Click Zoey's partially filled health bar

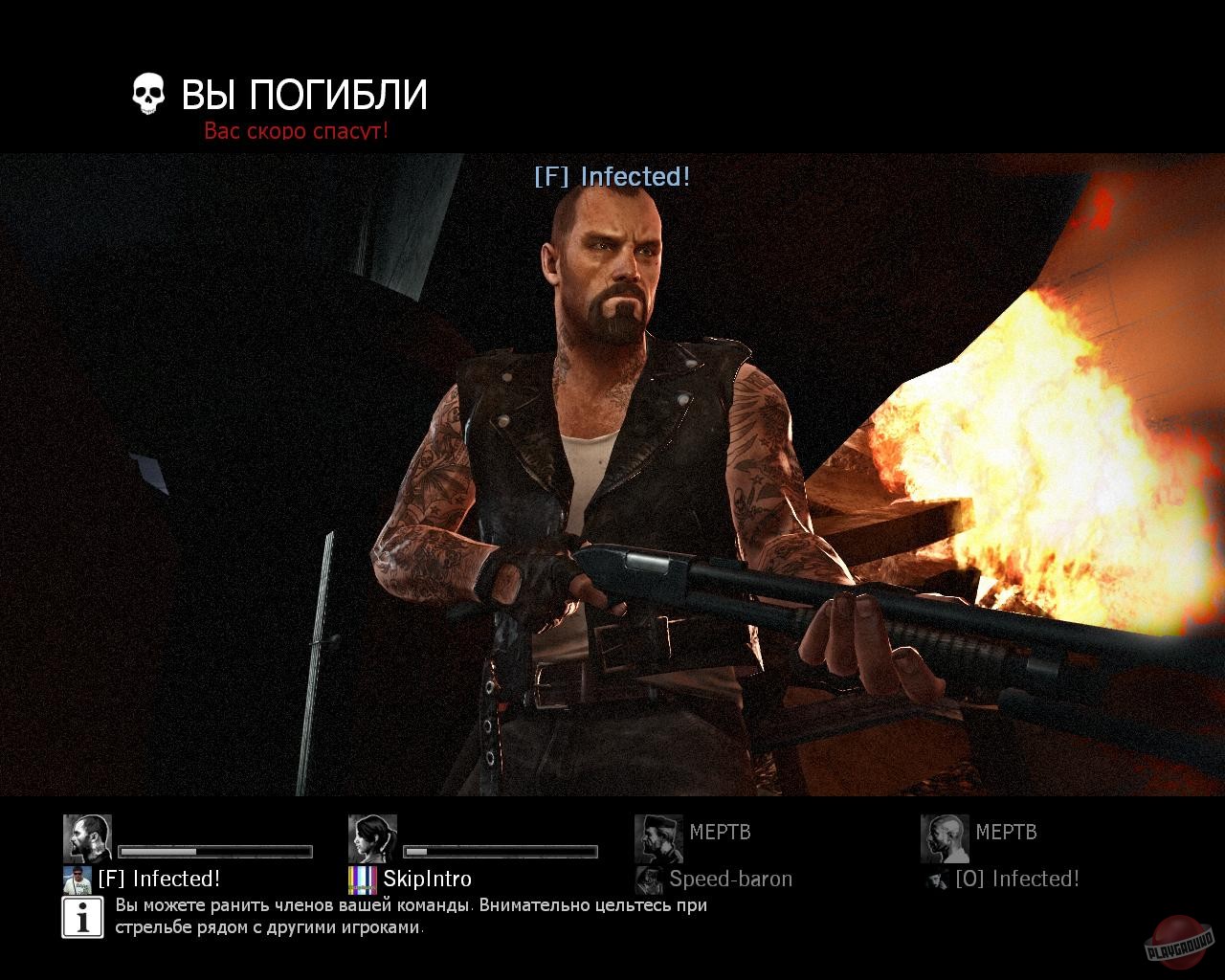point(502,850)
